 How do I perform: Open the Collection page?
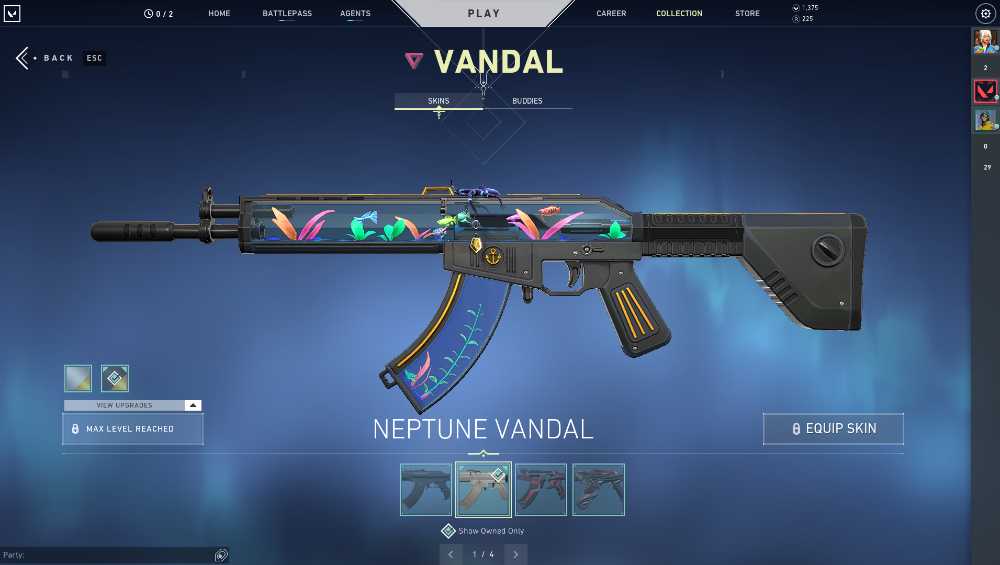point(679,14)
